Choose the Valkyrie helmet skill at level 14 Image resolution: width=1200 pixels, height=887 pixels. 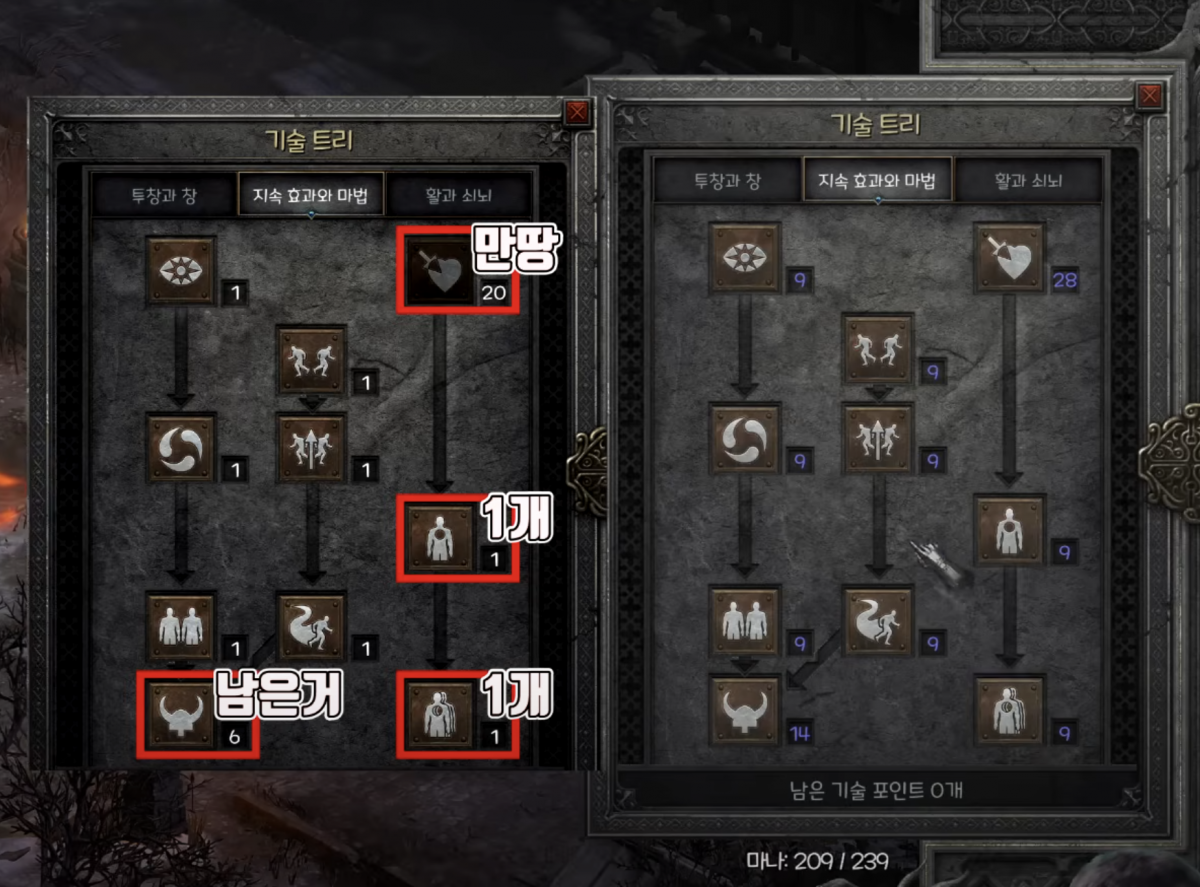coord(745,709)
